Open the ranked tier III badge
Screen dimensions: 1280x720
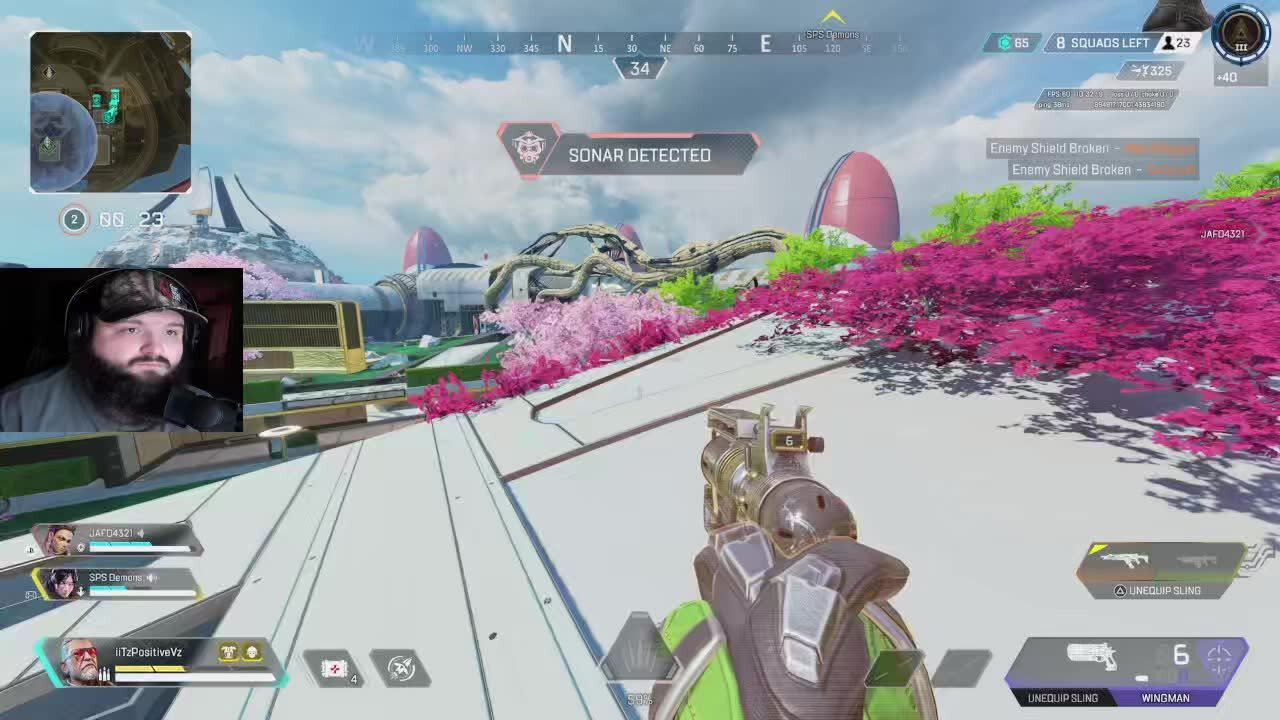tap(1241, 36)
